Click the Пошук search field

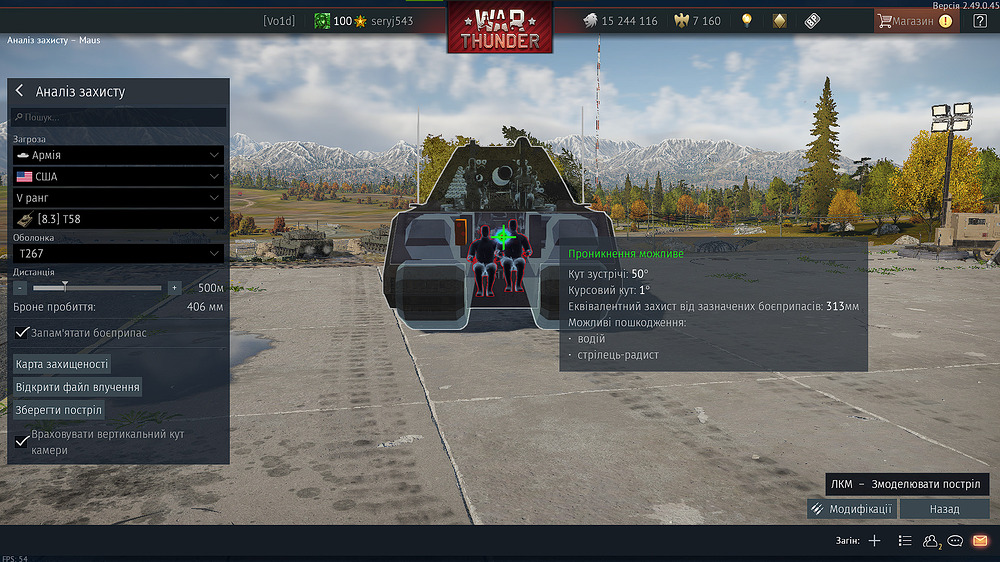119,117
